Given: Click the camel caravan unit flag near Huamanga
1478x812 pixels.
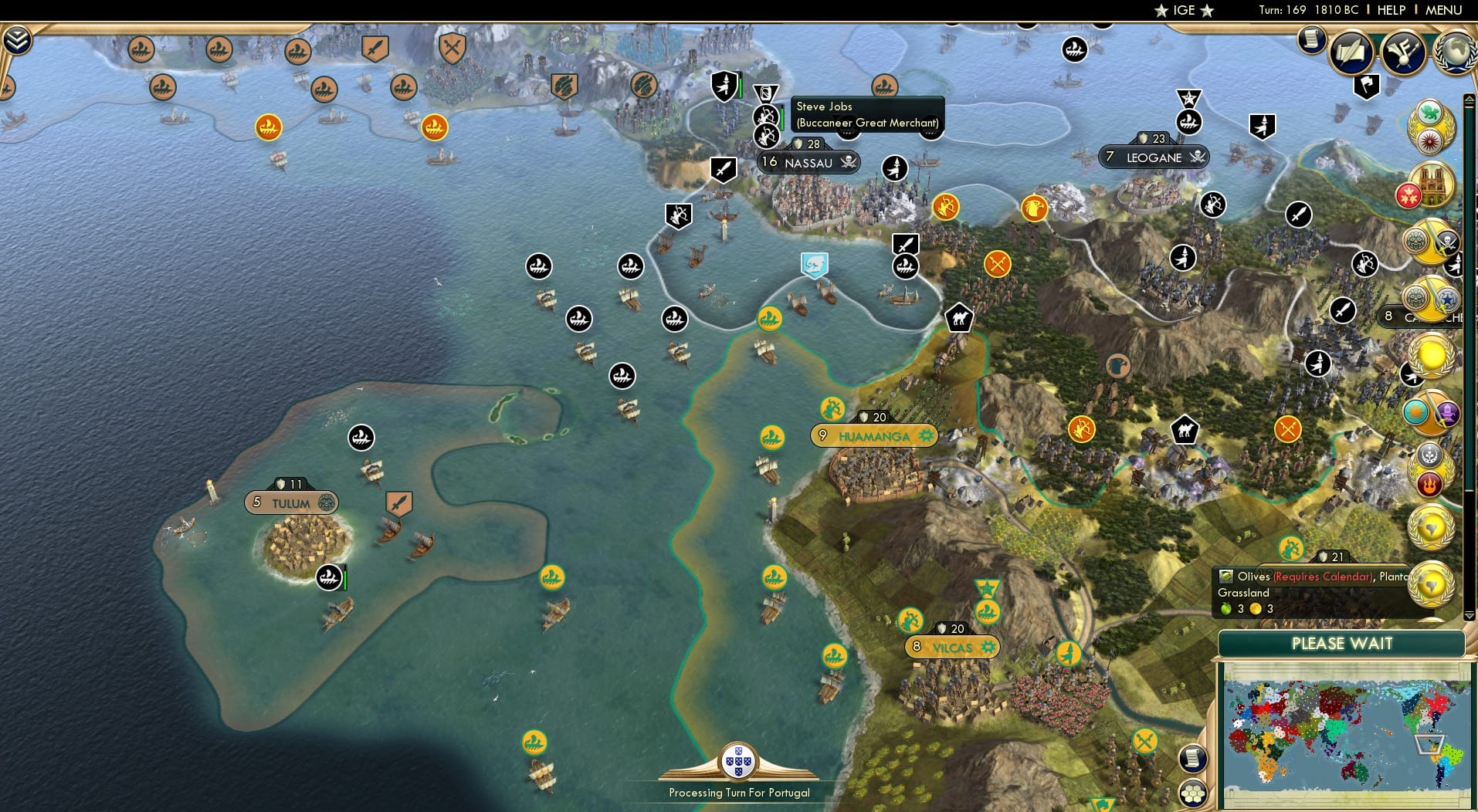Looking at the screenshot, I should (x=960, y=317).
